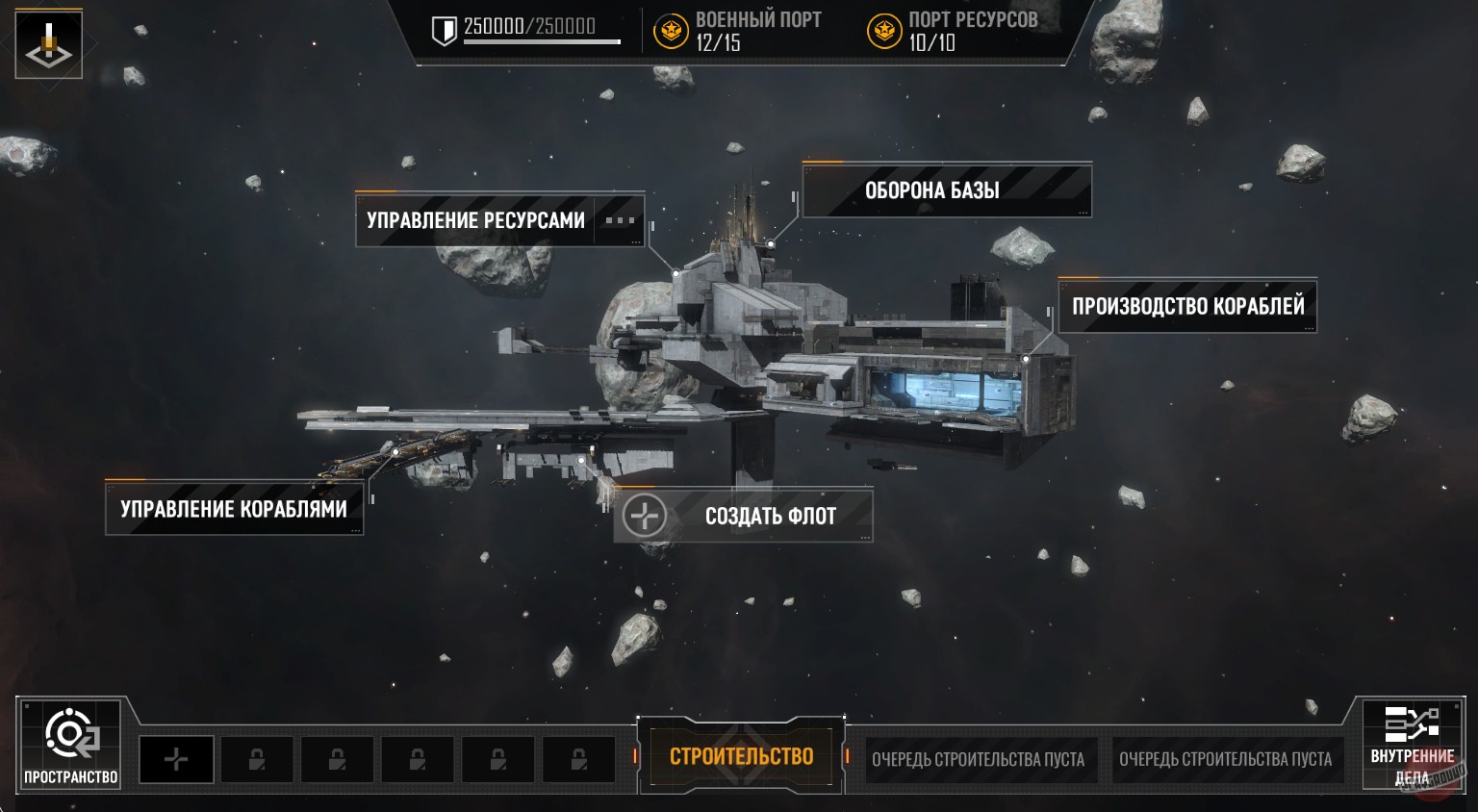Click Создать флот button
This screenshot has height=812, width=1478.
(743, 517)
